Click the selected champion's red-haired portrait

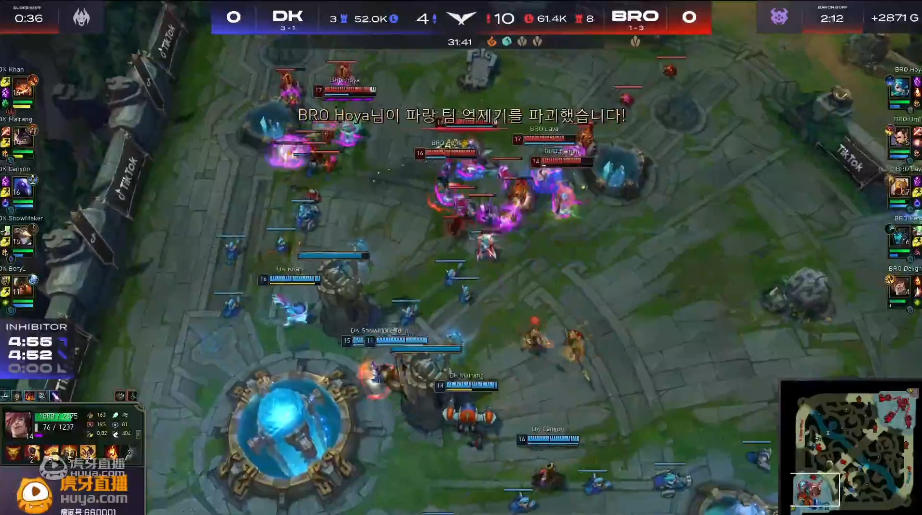18,423
